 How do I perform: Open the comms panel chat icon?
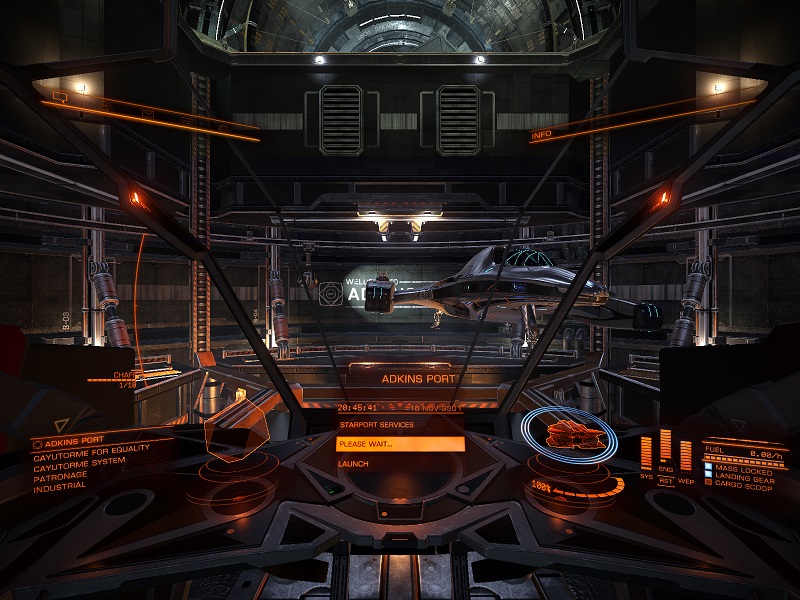(x=59, y=97)
